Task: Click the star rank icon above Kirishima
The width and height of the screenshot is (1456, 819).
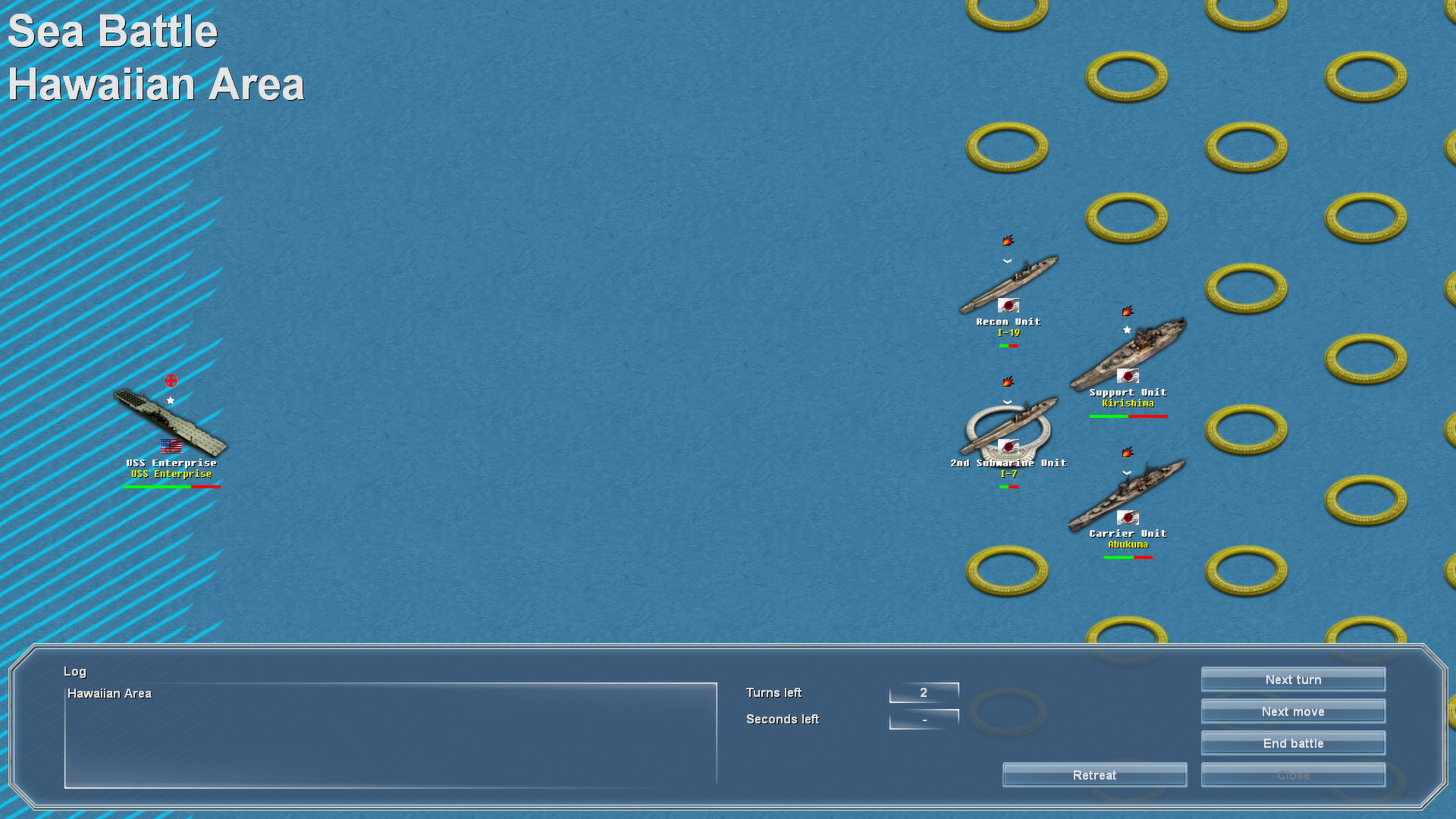Action: pos(1127,330)
